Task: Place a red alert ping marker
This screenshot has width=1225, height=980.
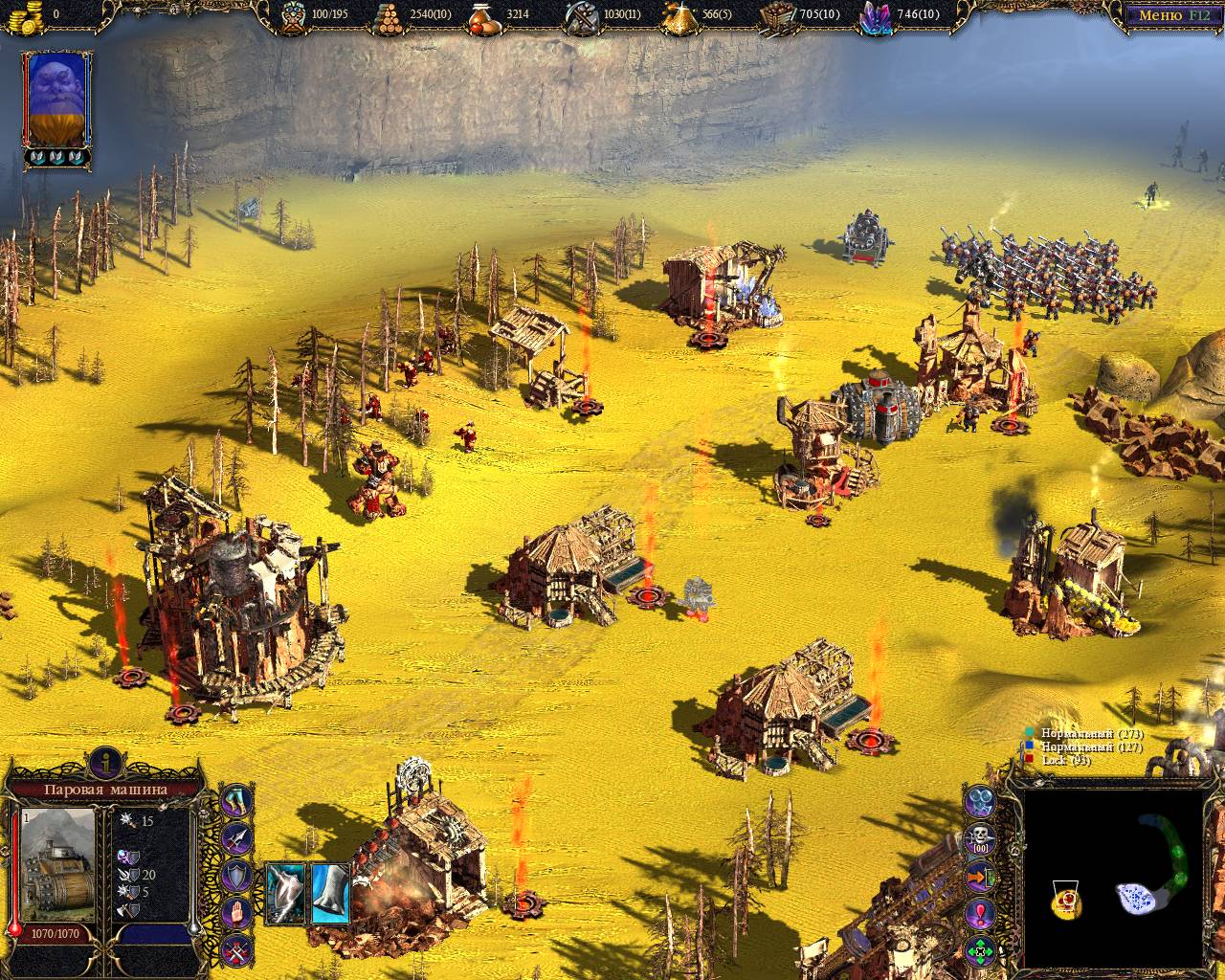Action: (980, 913)
